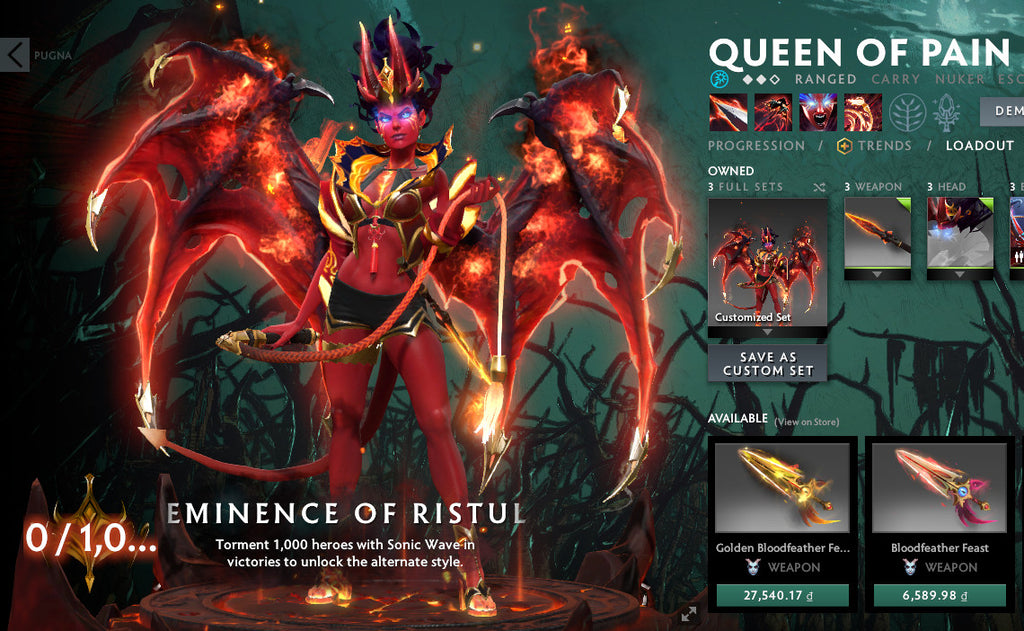Buy Golden Bloodfeather Feast for 27,540.17
Image resolution: width=1024 pixels, height=631 pixels.
coord(782,596)
